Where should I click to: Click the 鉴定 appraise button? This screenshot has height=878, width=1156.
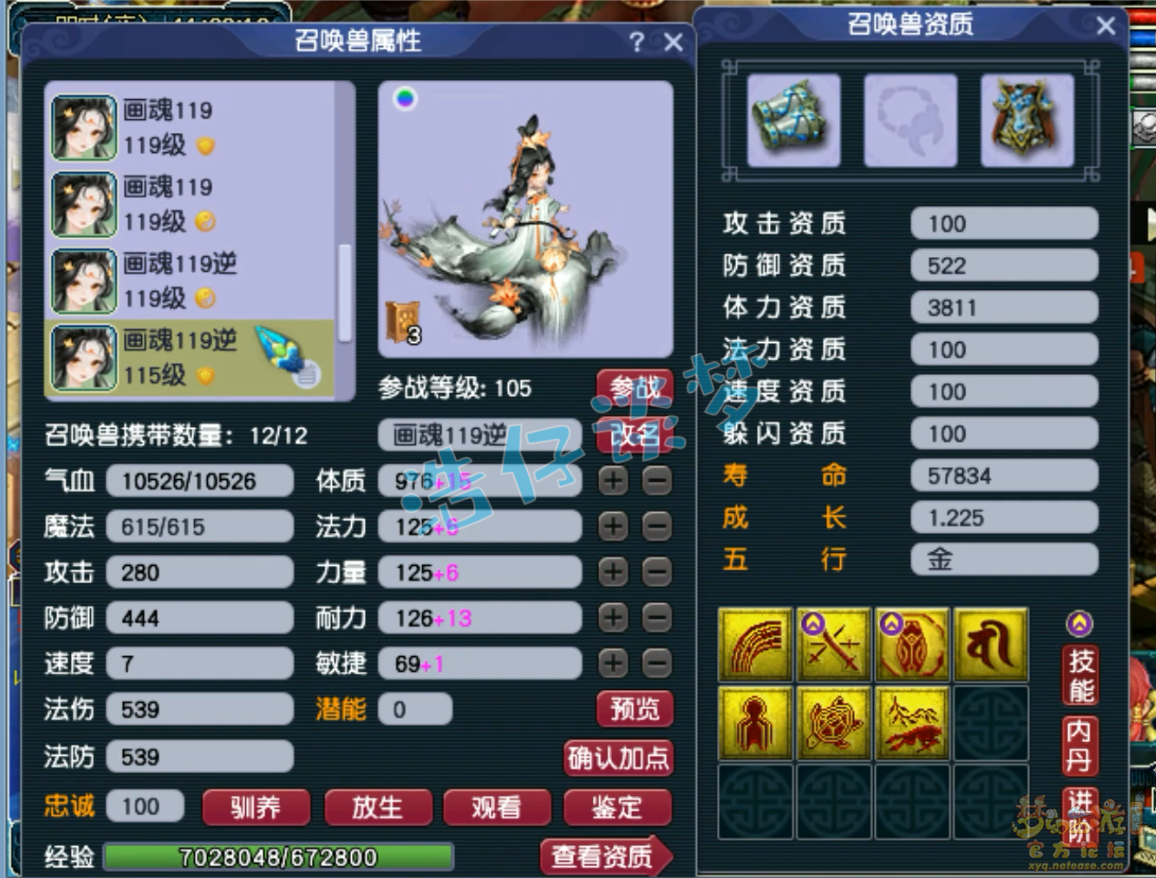click(617, 807)
